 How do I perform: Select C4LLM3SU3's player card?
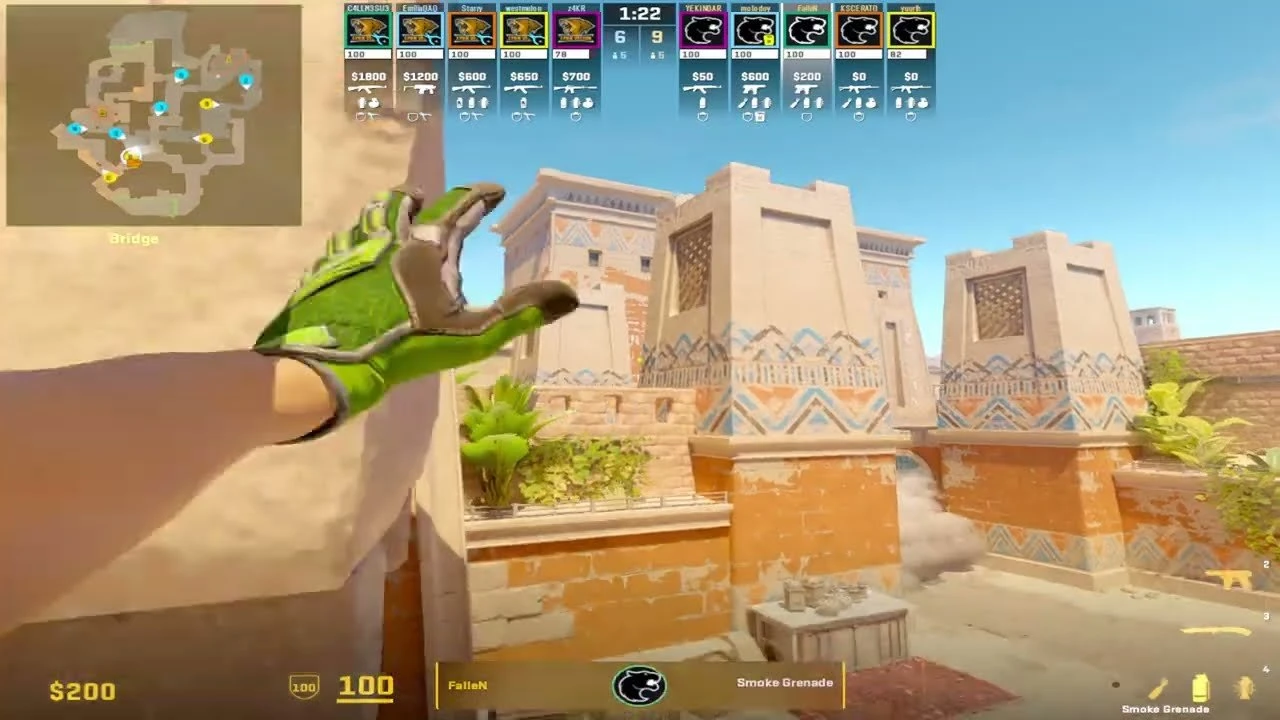(367, 30)
